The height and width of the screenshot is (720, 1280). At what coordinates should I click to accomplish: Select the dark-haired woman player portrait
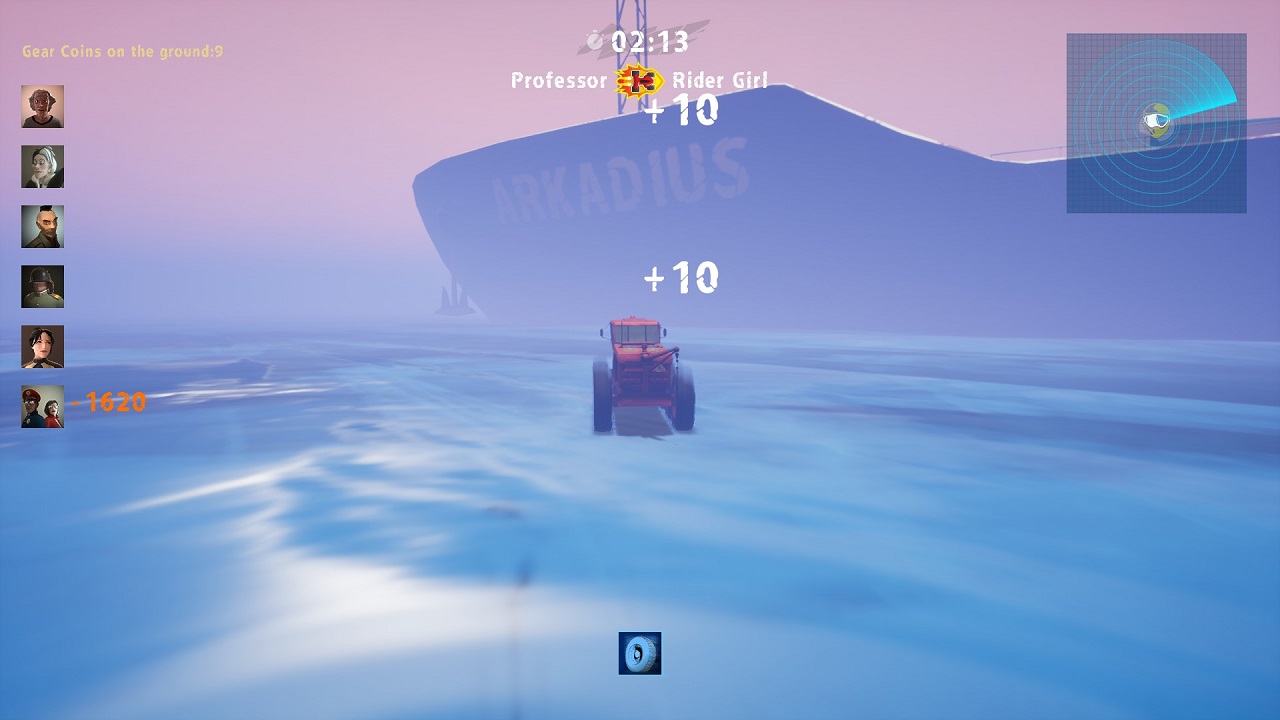(42, 346)
